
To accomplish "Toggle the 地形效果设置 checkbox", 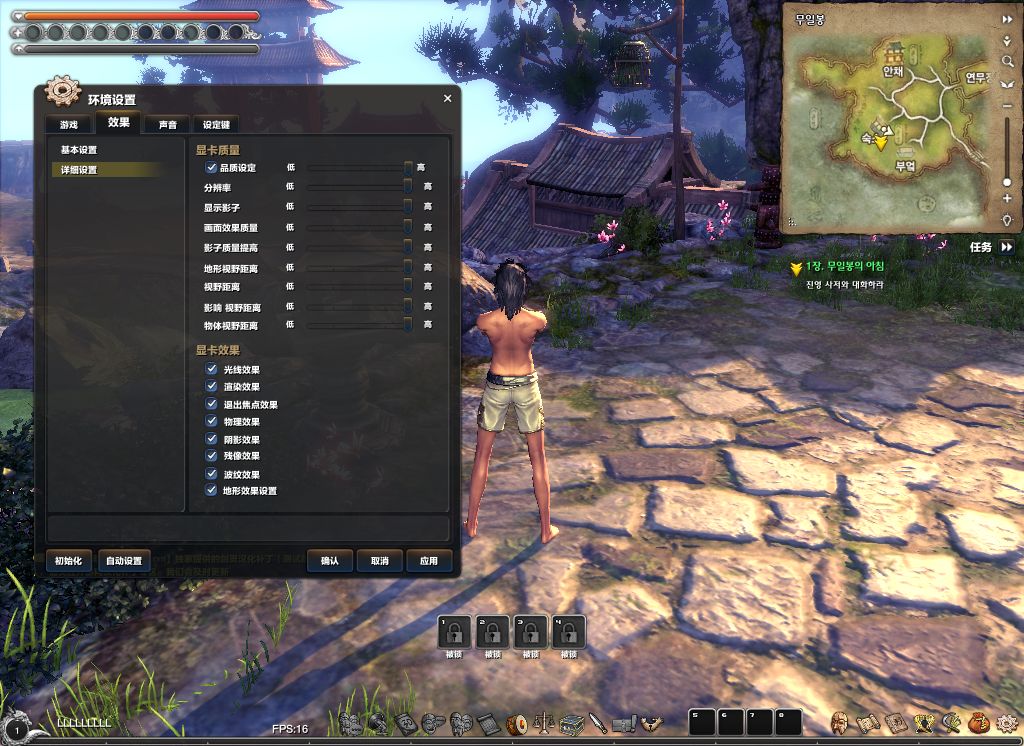I will [211, 491].
